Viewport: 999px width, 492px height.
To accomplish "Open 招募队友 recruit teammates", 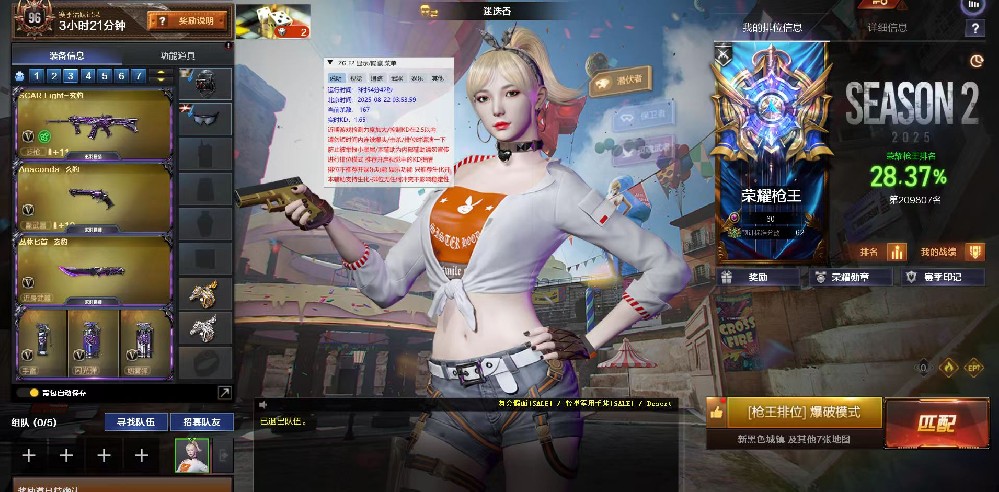I will 201,422.
